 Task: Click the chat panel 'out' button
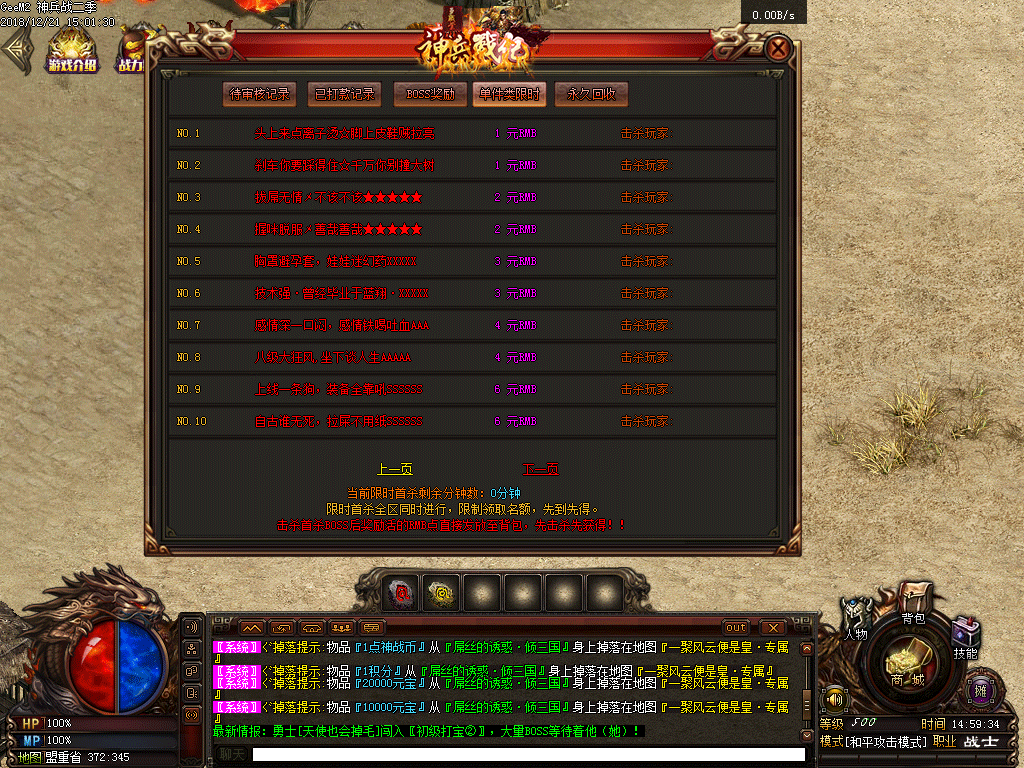pos(735,627)
